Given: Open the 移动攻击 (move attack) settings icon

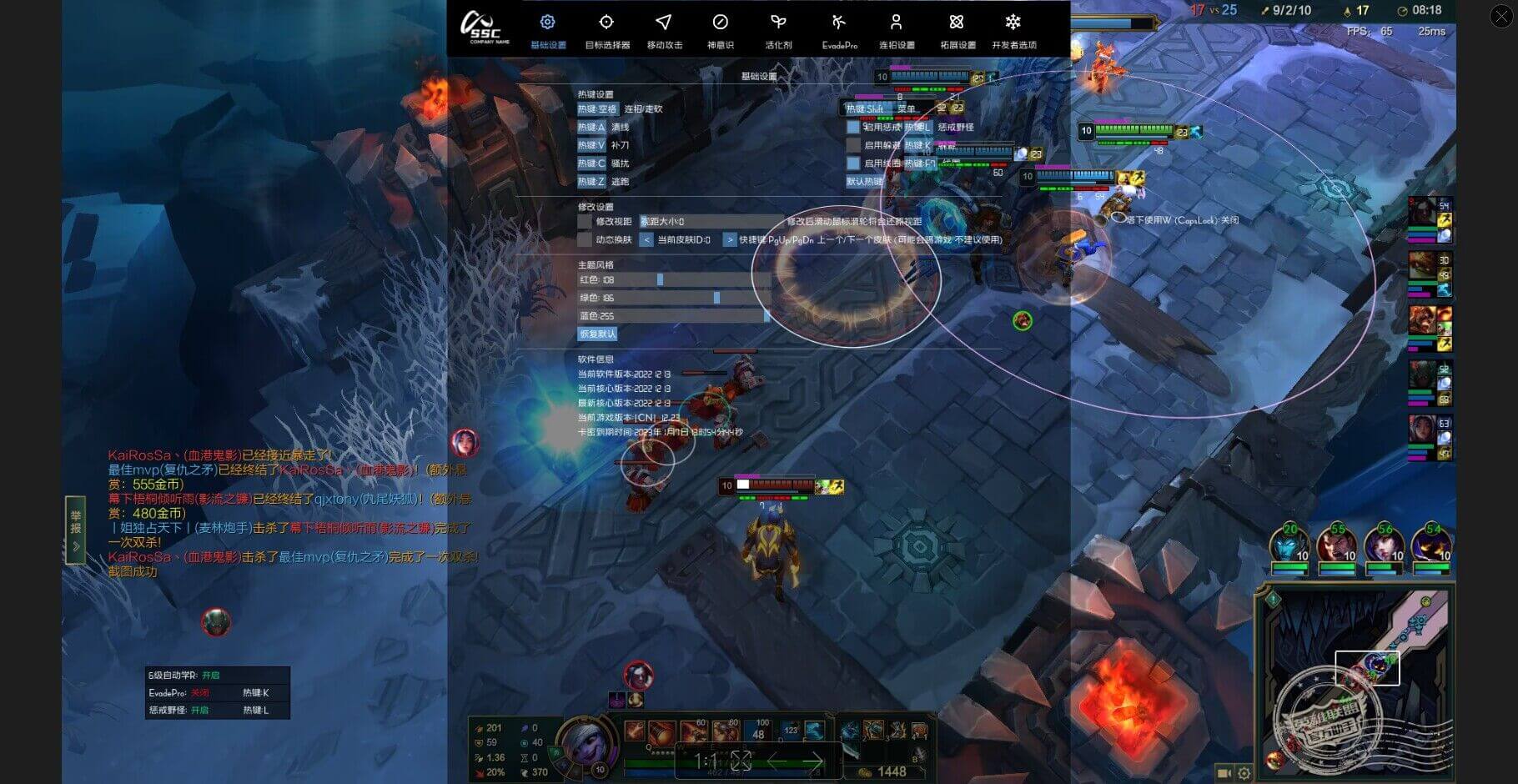Looking at the screenshot, I should (663, 23).
